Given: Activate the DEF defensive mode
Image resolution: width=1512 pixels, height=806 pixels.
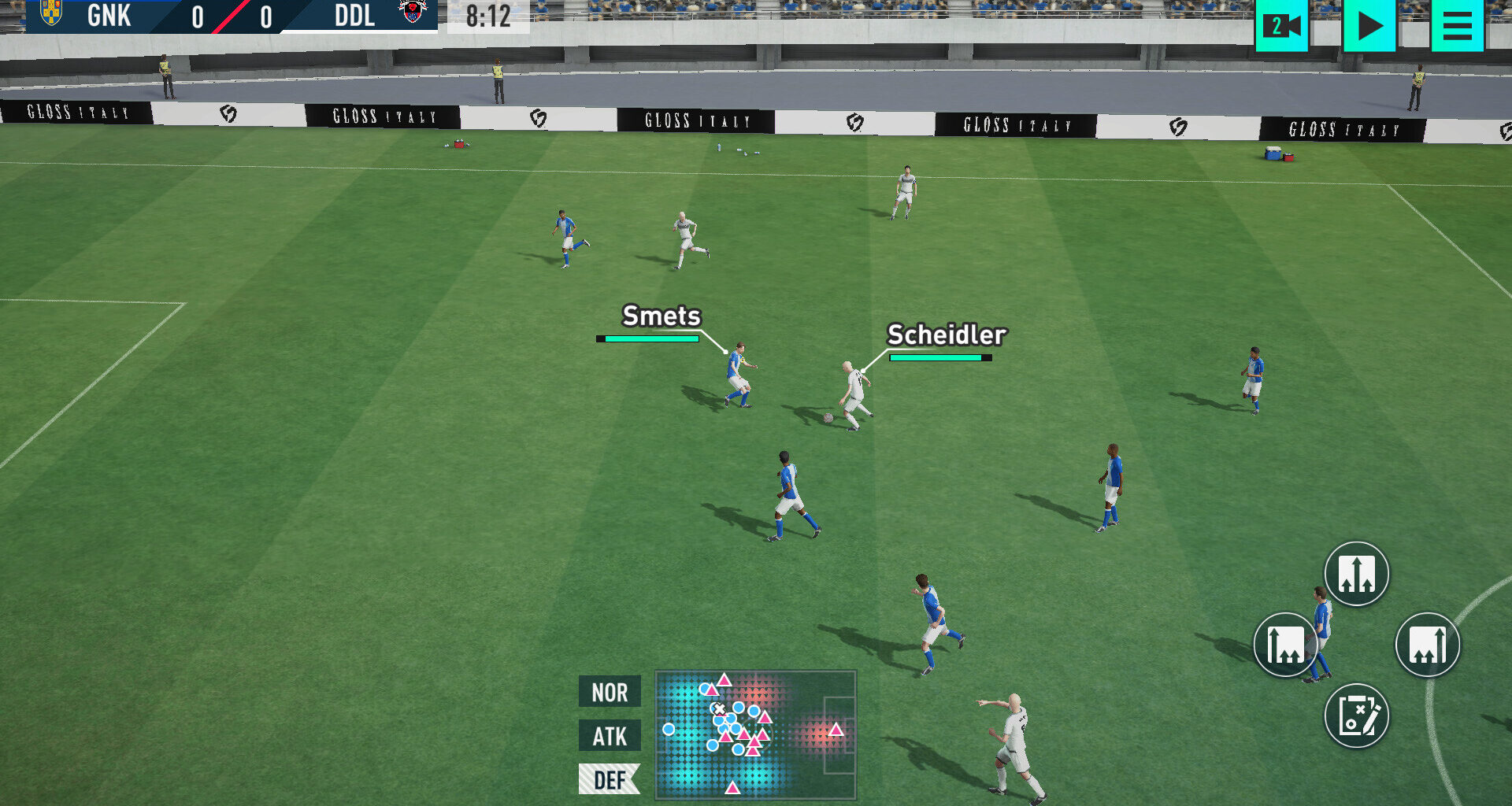Looking at the screenshot, I should click(x=609, y=780).
